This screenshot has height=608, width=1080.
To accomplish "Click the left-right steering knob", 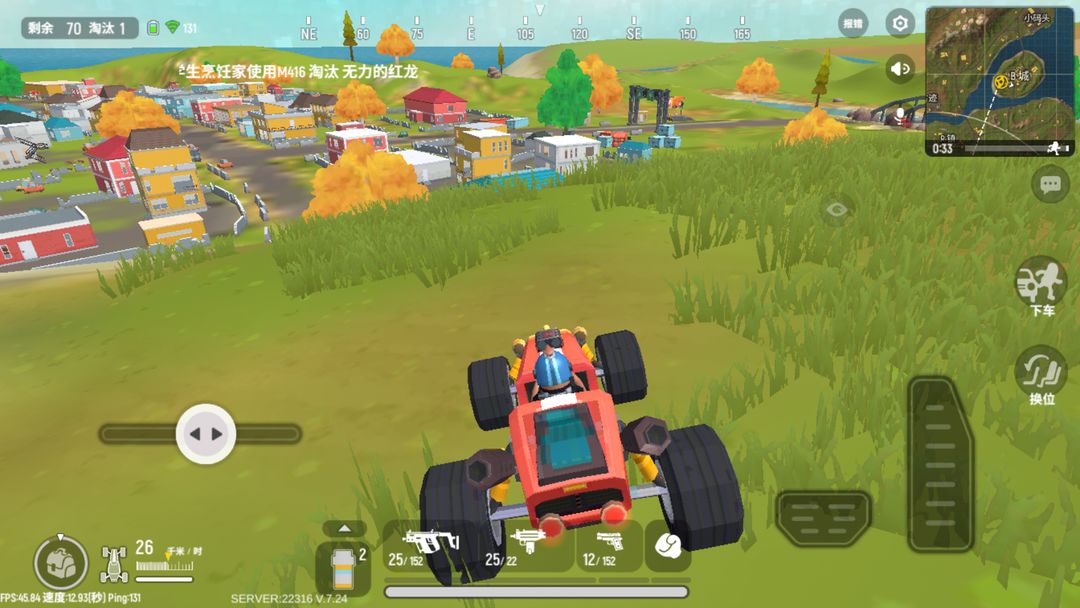I will (206, 434).
